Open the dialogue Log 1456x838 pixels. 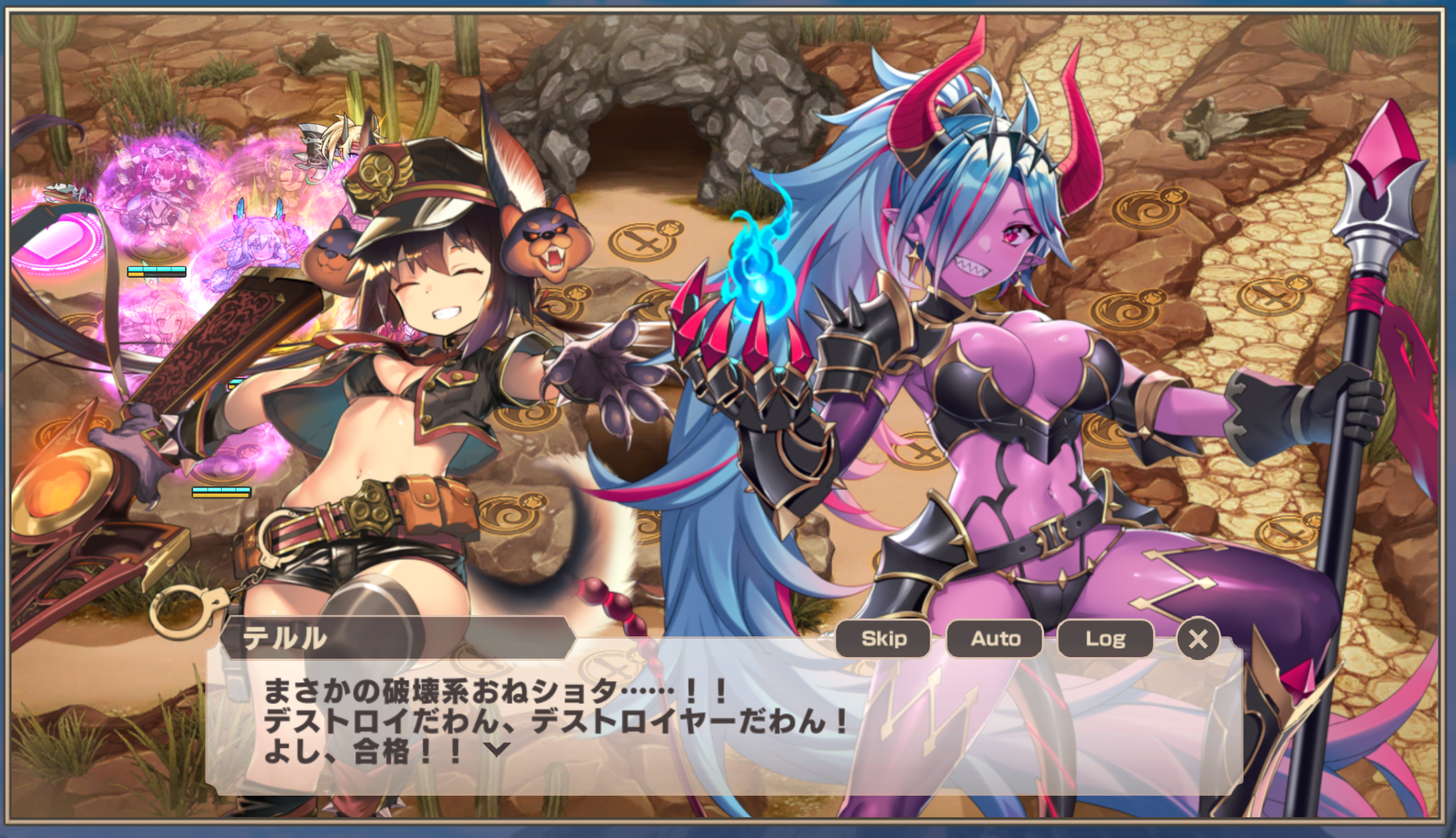(1105, 639)
